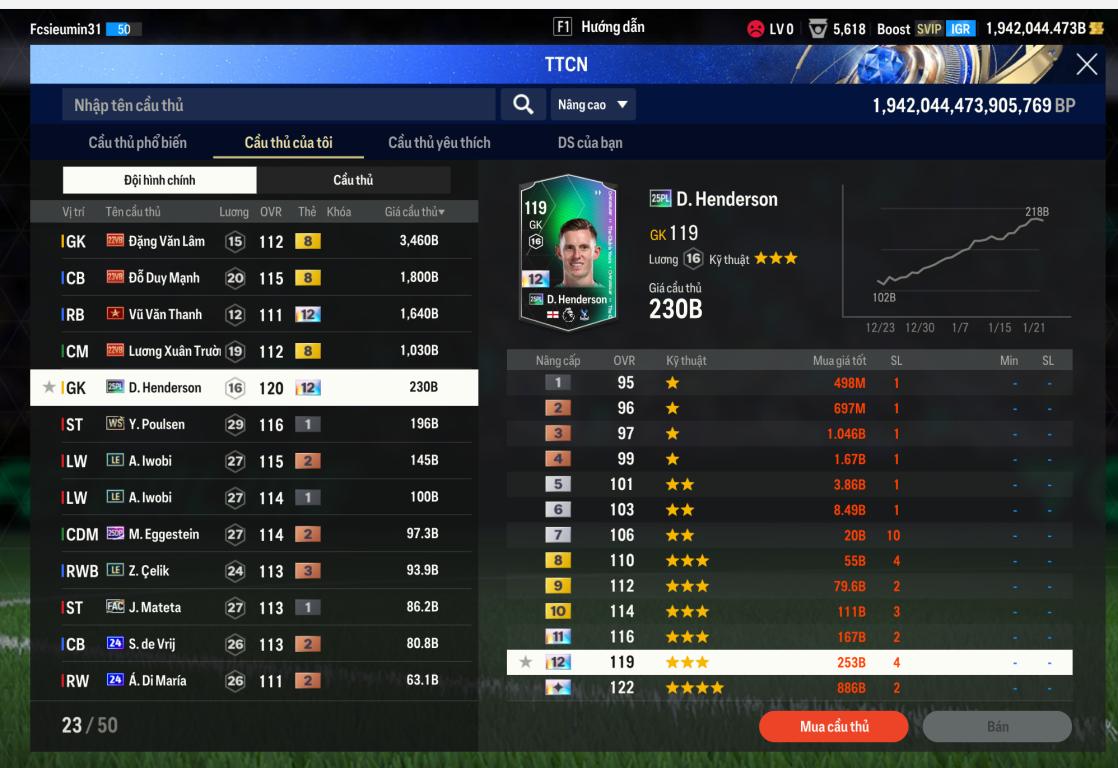Screen dimensions: 1118x768
Task: Select the Đội hình chính toggle
Action: (160, 180)
